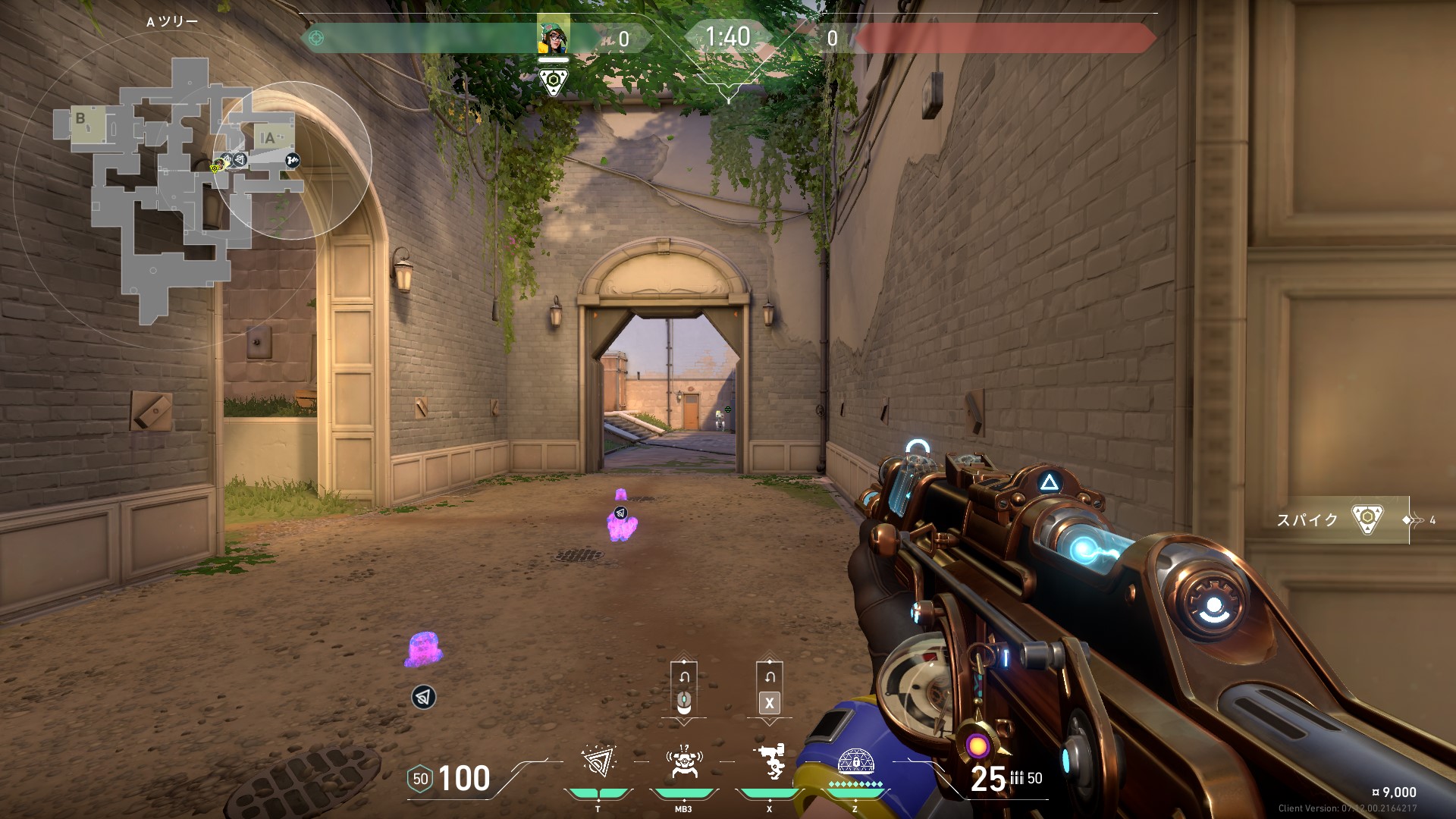Activate the Nanoswarm ability icon
This screenshot has width=1456, height=819.
(x=598, y=761)
